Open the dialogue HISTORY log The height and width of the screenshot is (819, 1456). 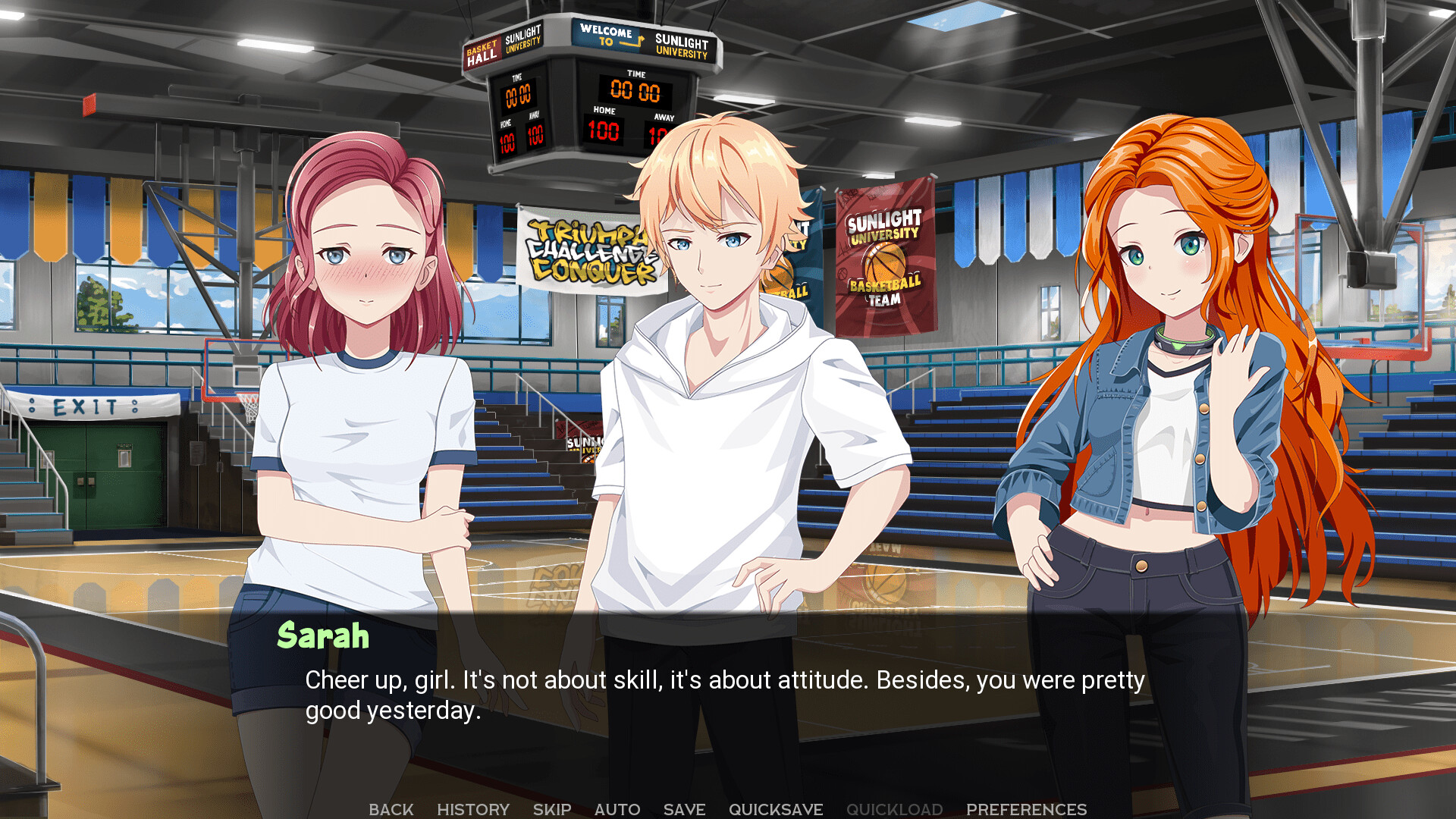click(x=473, y=808)
